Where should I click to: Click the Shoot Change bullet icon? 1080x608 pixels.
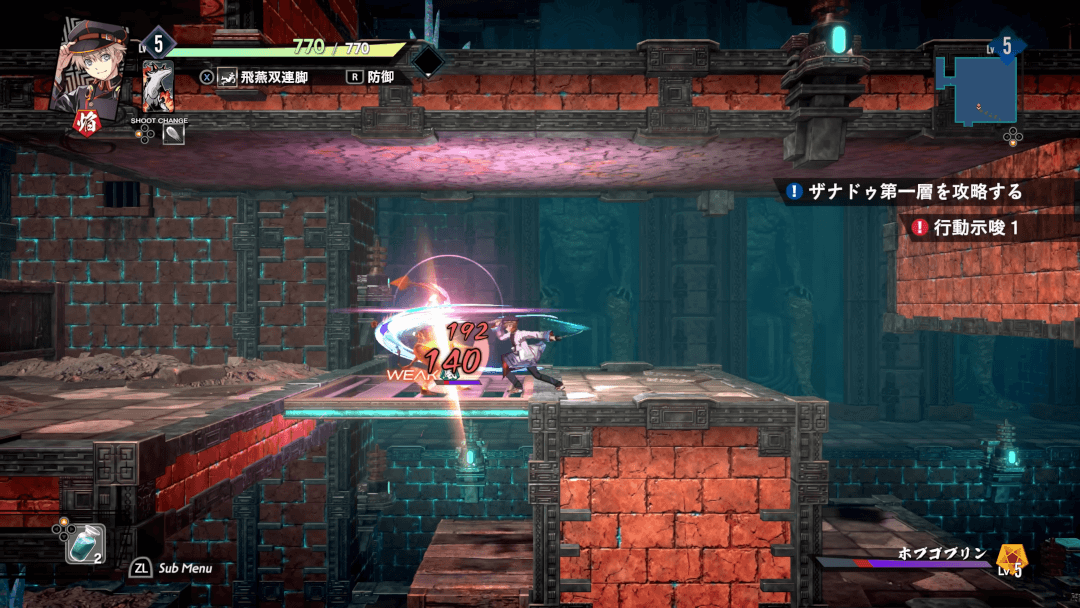tap(173, 135)
